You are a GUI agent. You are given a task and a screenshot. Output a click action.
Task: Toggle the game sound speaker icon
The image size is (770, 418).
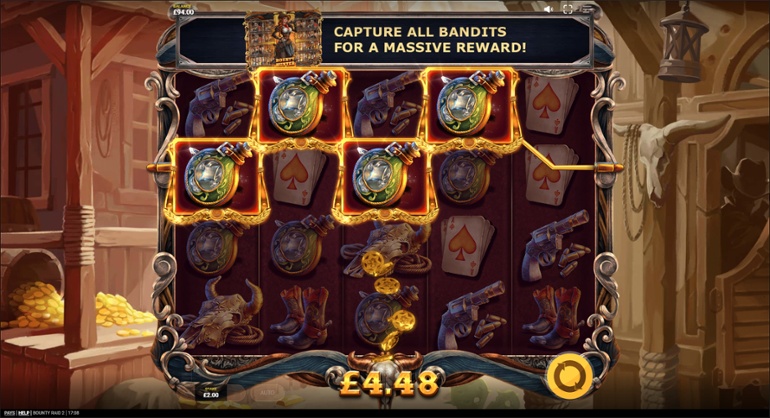pos(549,9)
